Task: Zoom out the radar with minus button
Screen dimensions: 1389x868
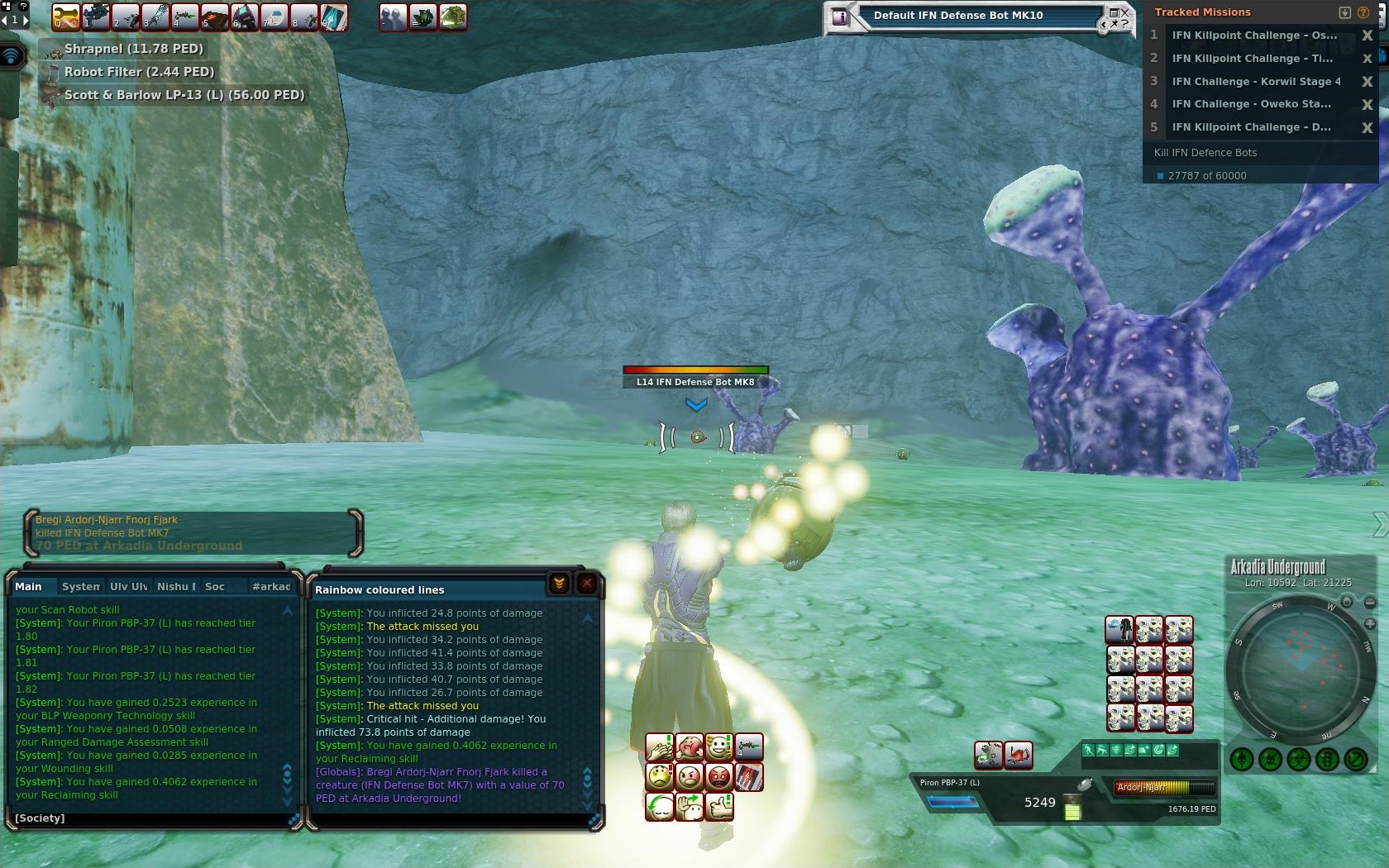Action: coord(1370,603)
